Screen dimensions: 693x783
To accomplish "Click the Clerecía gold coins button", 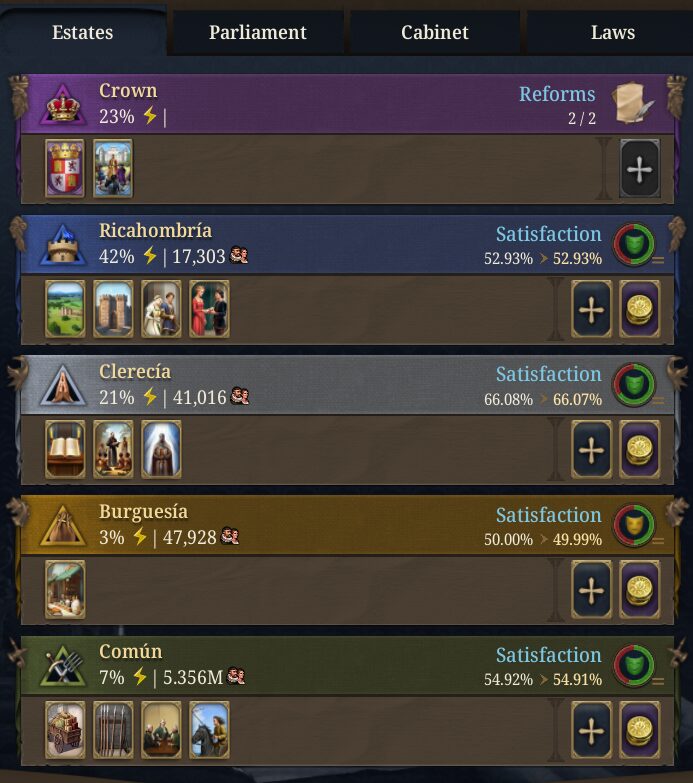I will [639, 449].
